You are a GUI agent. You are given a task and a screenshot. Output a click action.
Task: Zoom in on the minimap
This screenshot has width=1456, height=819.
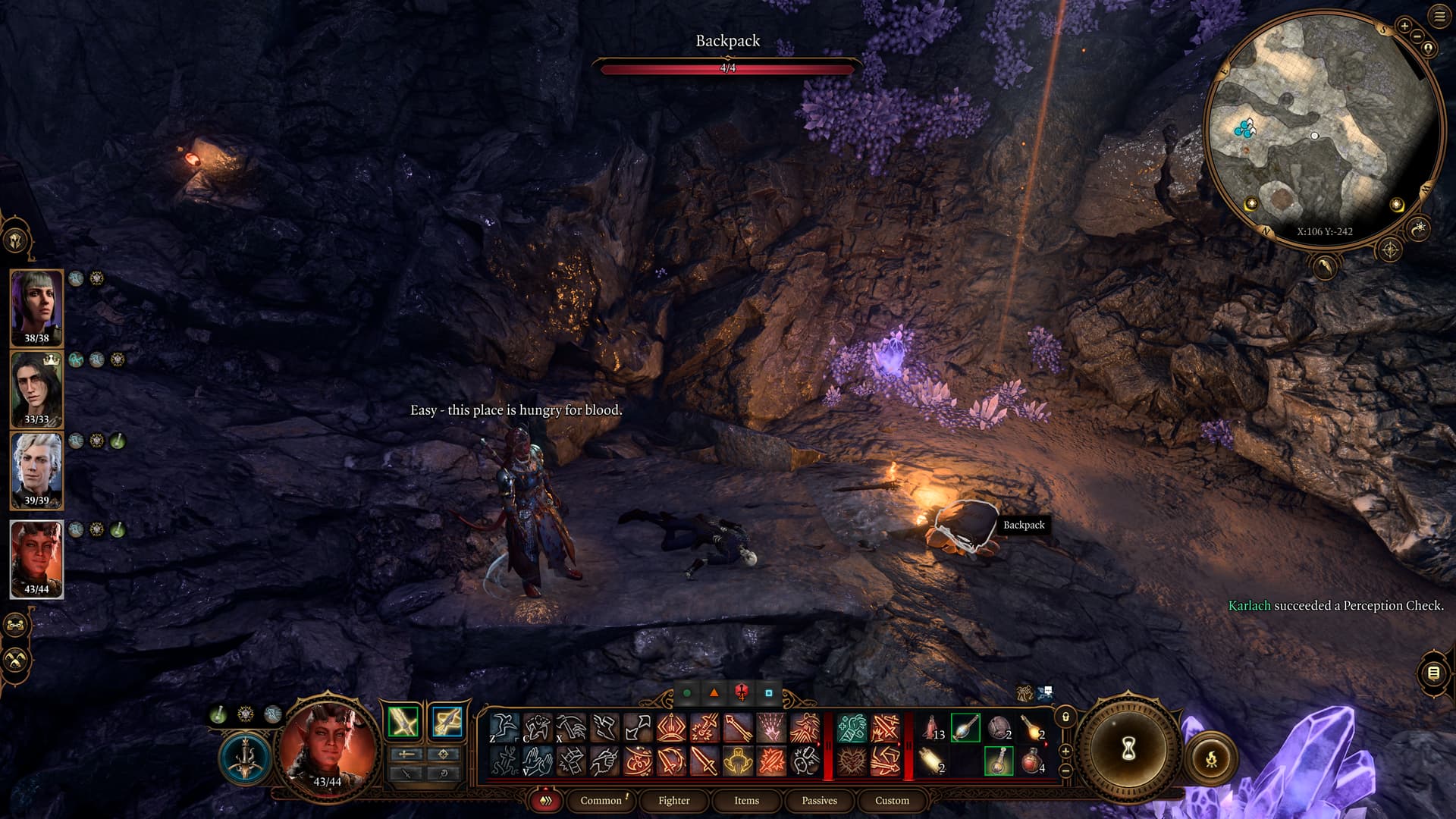(1404, 26)
